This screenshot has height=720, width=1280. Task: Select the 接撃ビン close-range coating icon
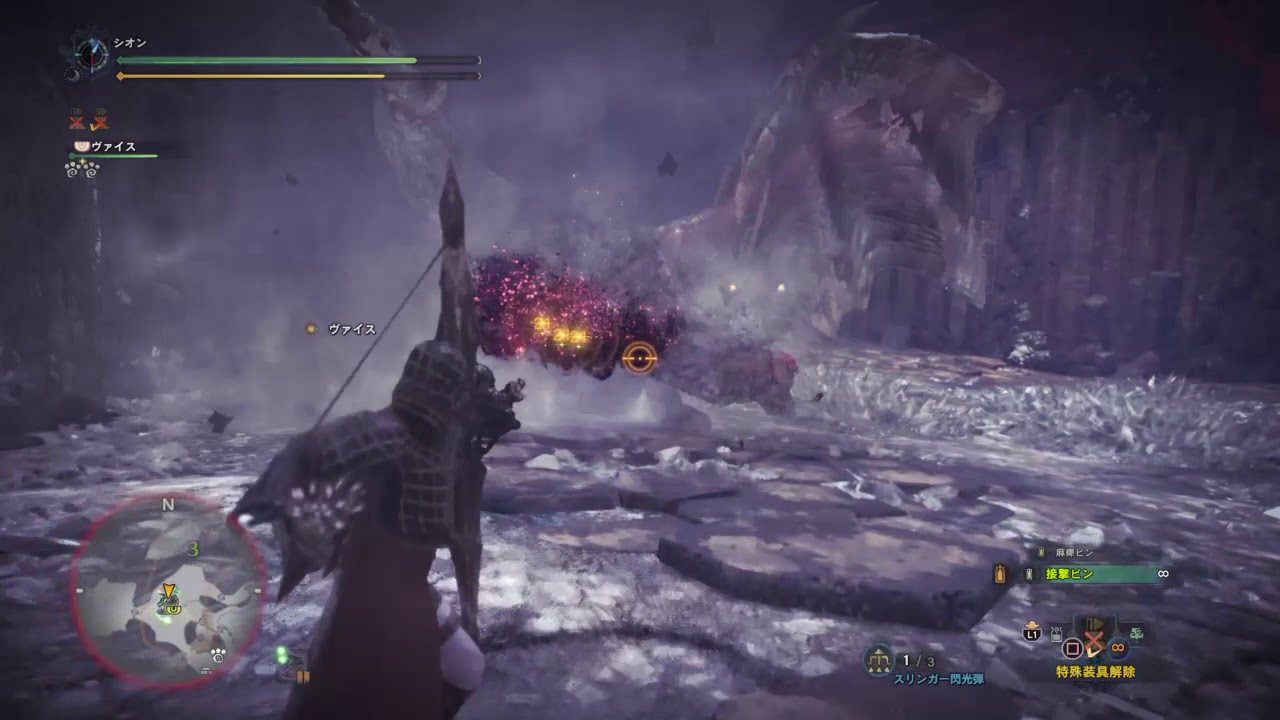(1029, 573)
